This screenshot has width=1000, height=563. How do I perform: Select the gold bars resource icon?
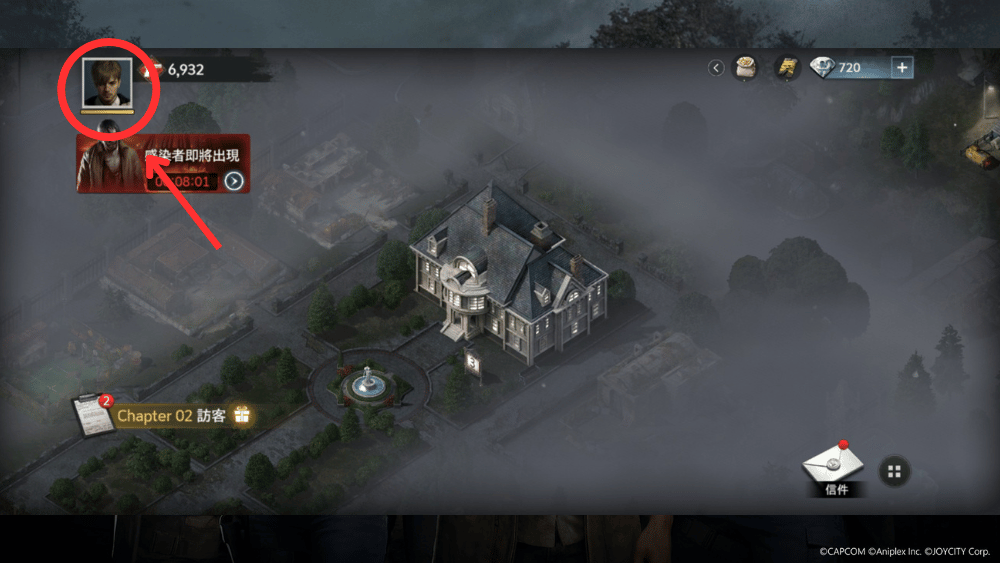pos(787,68)
